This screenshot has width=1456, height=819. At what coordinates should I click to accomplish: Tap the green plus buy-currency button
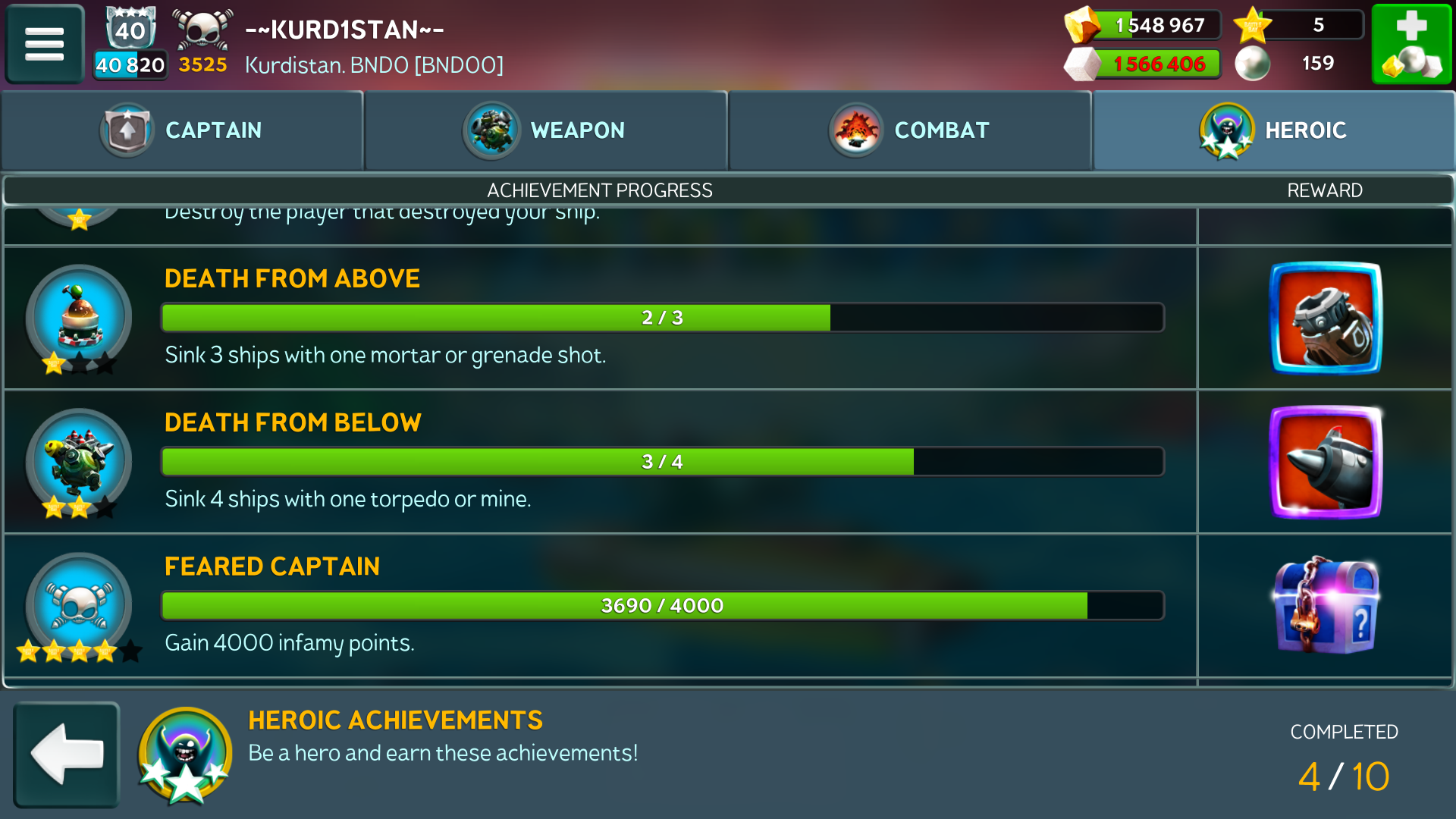1411,43
